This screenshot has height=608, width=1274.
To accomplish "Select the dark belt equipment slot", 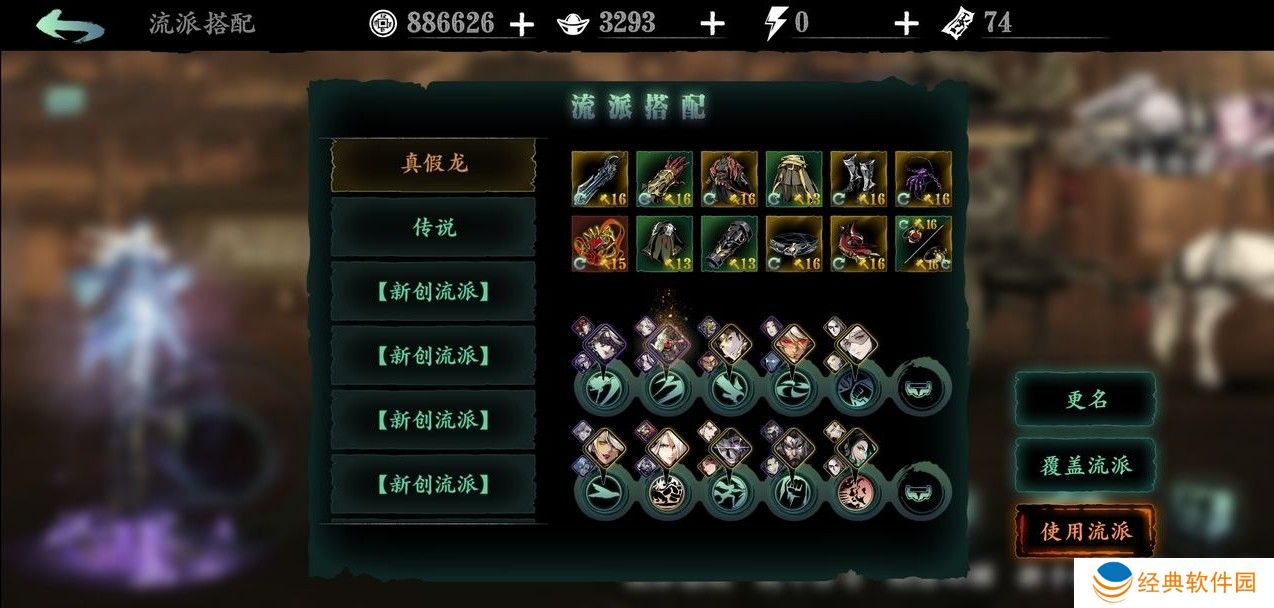I will point(793,243).
